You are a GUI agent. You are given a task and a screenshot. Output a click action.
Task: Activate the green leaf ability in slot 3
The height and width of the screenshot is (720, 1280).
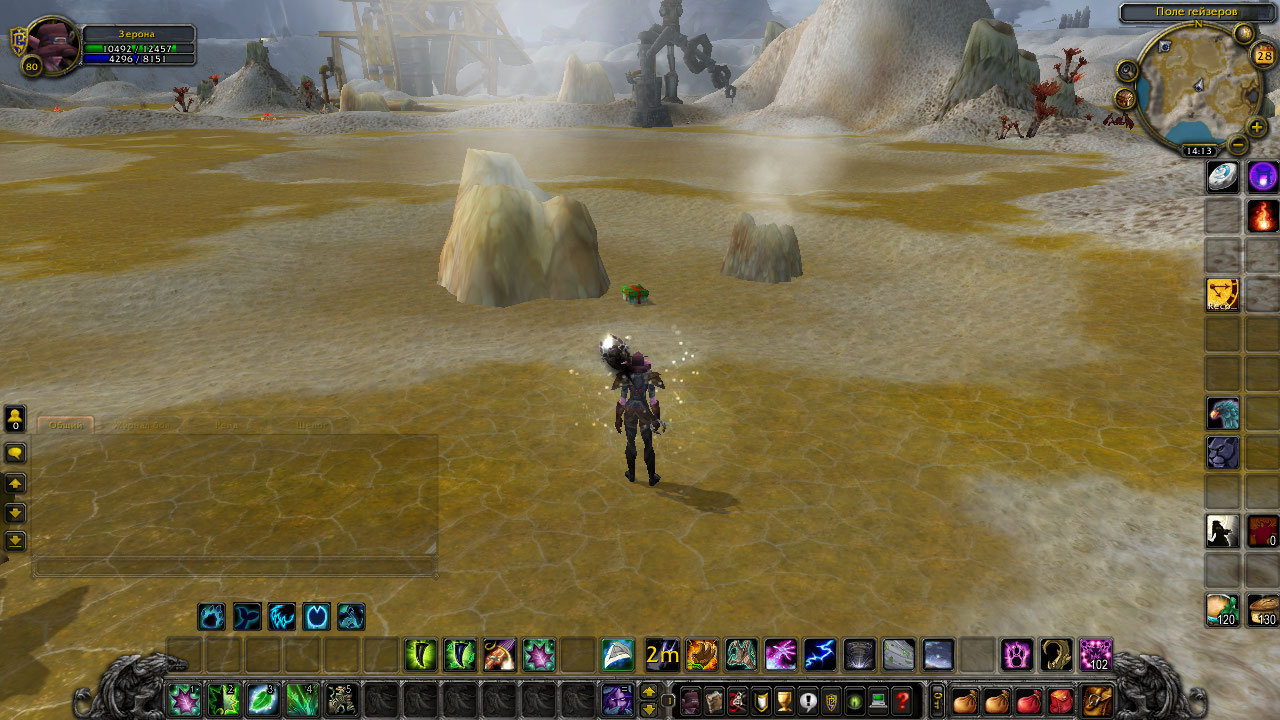pos(262,699)
